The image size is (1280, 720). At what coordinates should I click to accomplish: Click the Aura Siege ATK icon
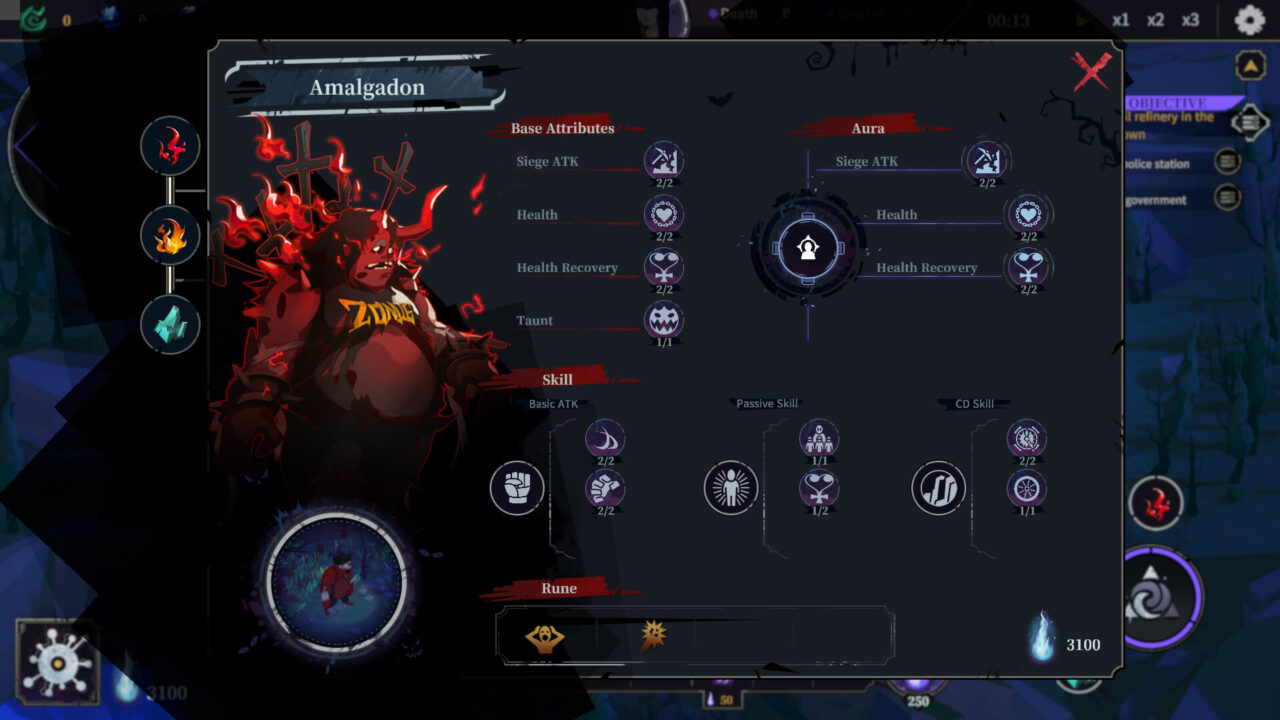pyautogui.click(x=987, y=160)
